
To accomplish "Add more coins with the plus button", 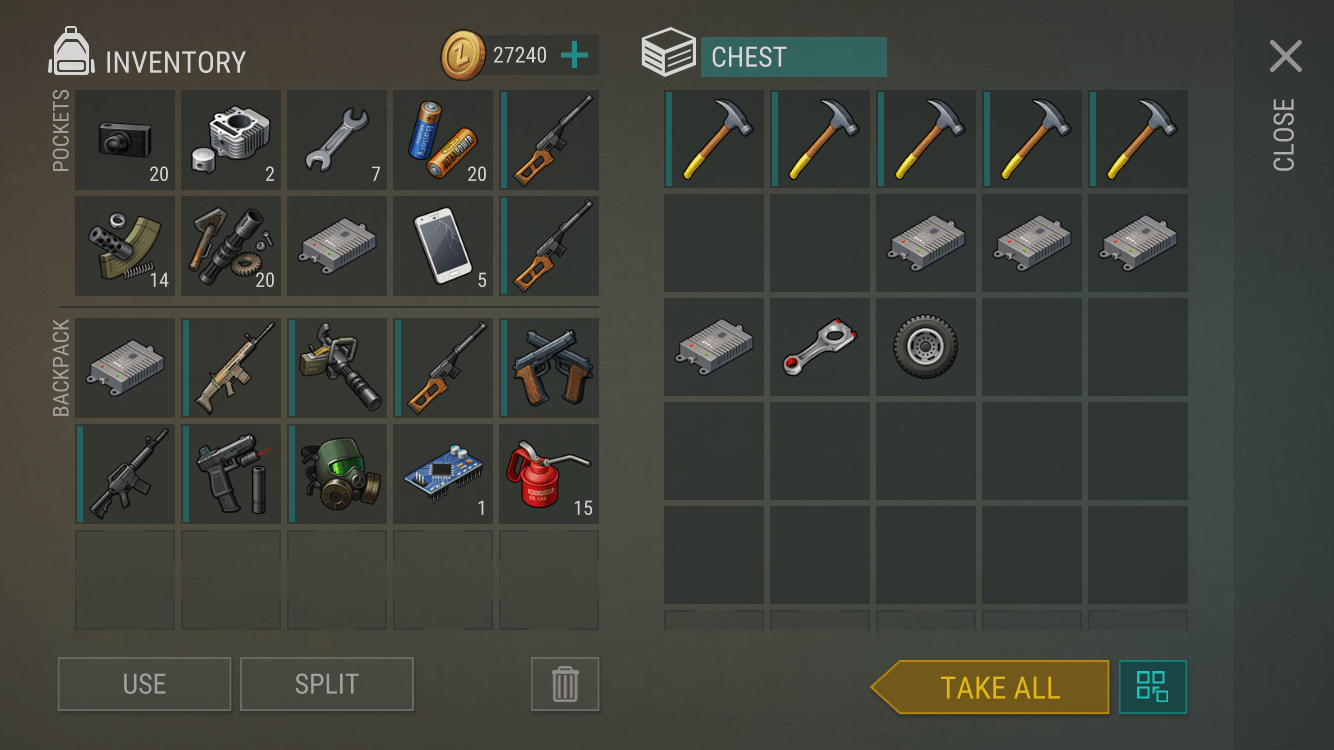I will pyautogui.click(x=574, y=55).
